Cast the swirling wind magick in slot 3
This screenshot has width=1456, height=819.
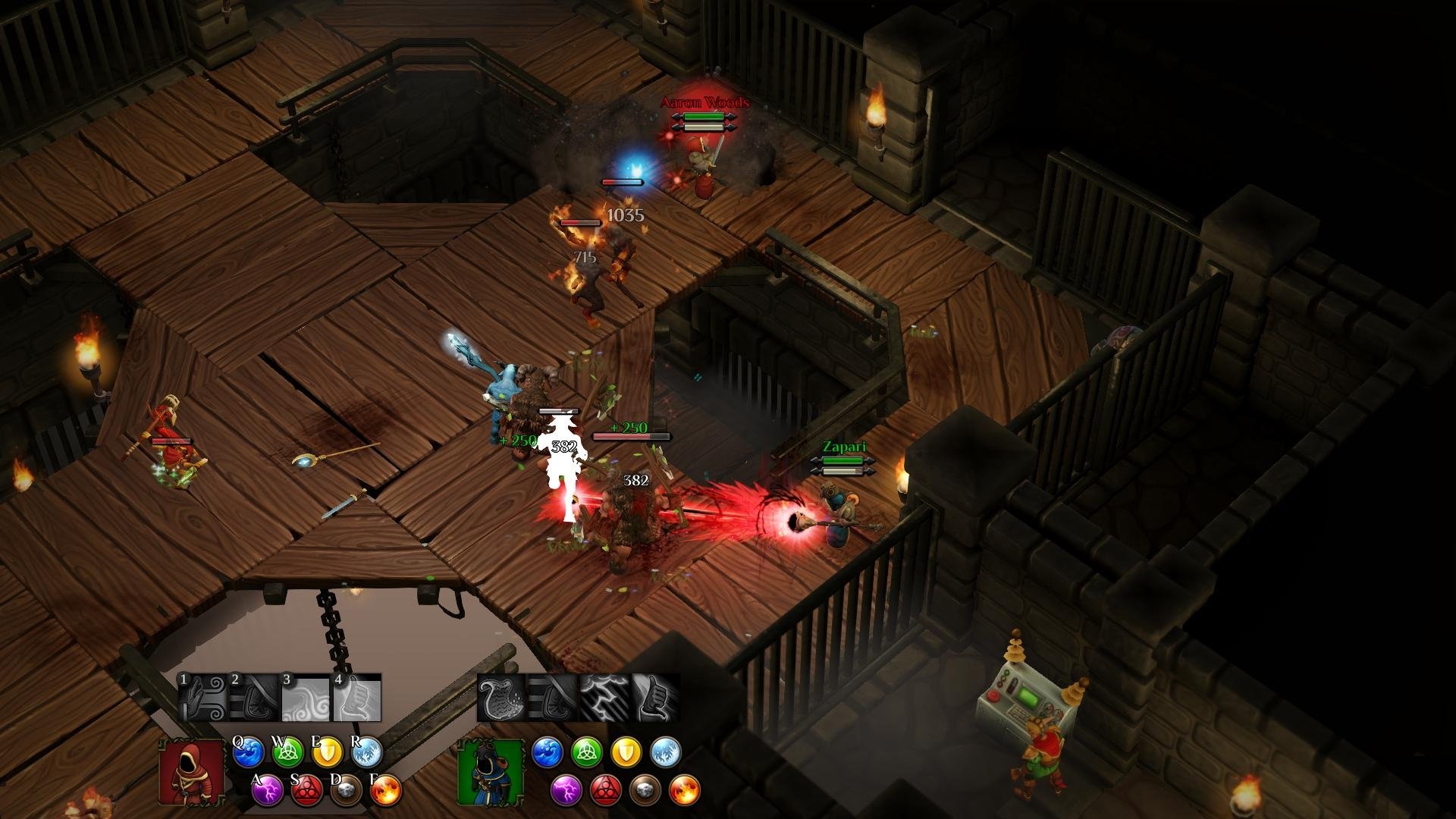coord(305,698)
